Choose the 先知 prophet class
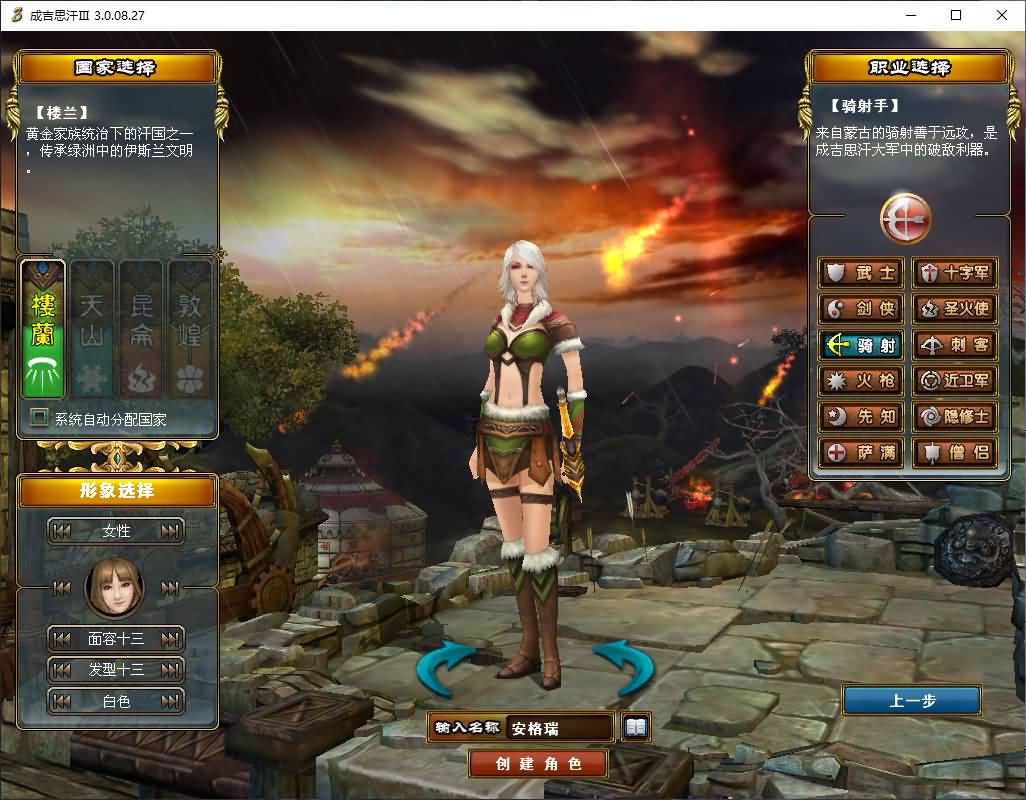 tap(861, 417)
